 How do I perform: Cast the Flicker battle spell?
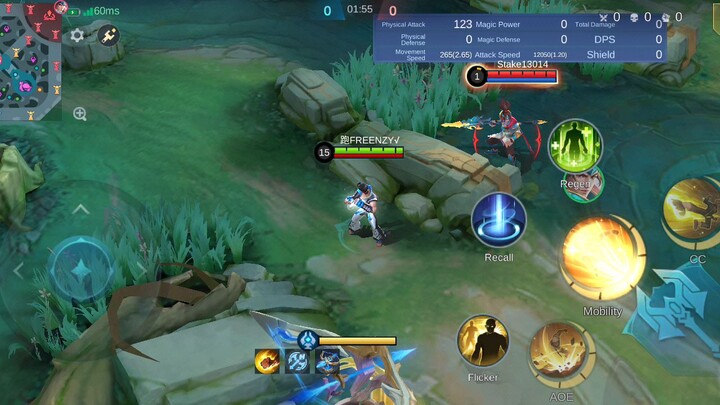[x=483, y=341]
